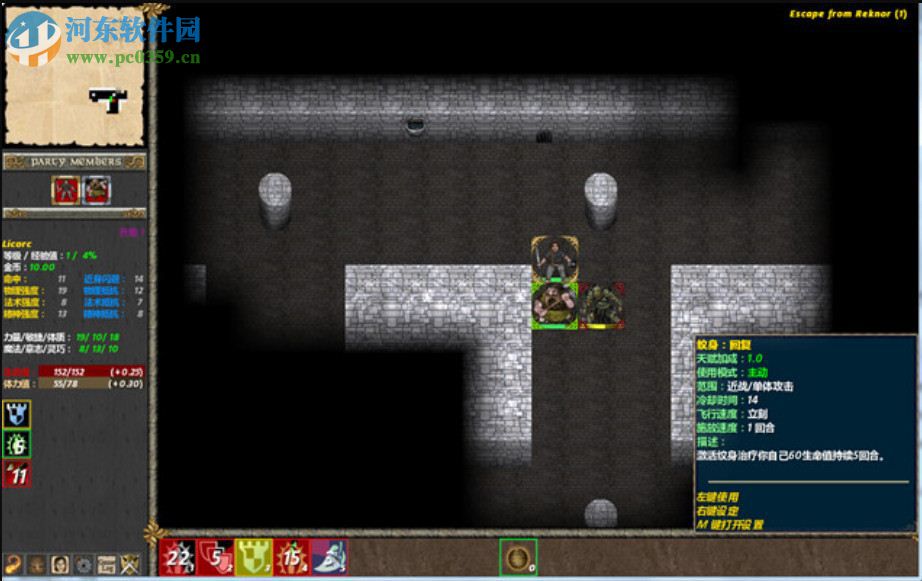Select the second party member portrait
Screen dimensions: 922x581
[97, 189]
